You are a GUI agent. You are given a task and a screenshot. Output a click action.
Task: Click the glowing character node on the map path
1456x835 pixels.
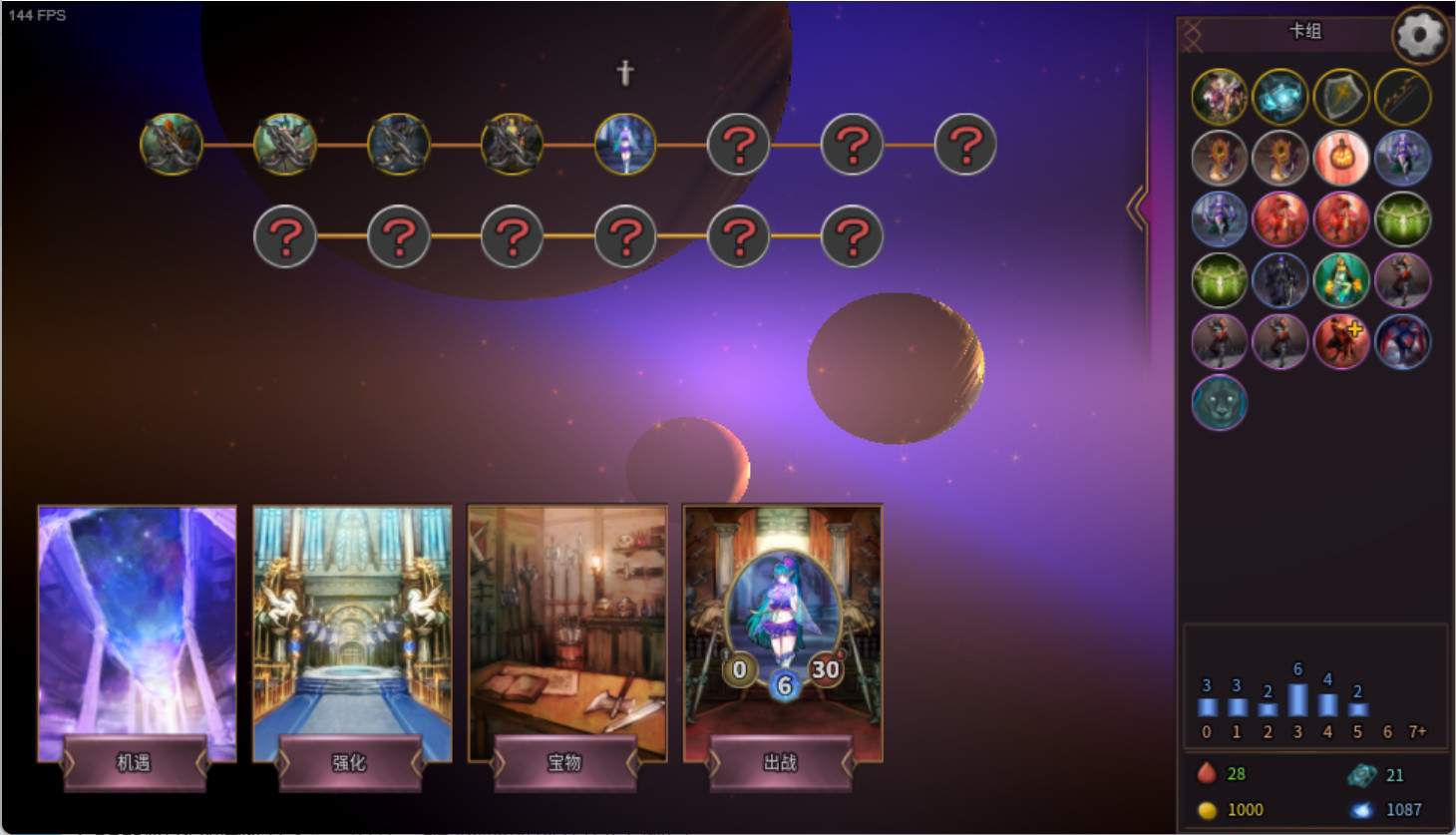point(625,144)
